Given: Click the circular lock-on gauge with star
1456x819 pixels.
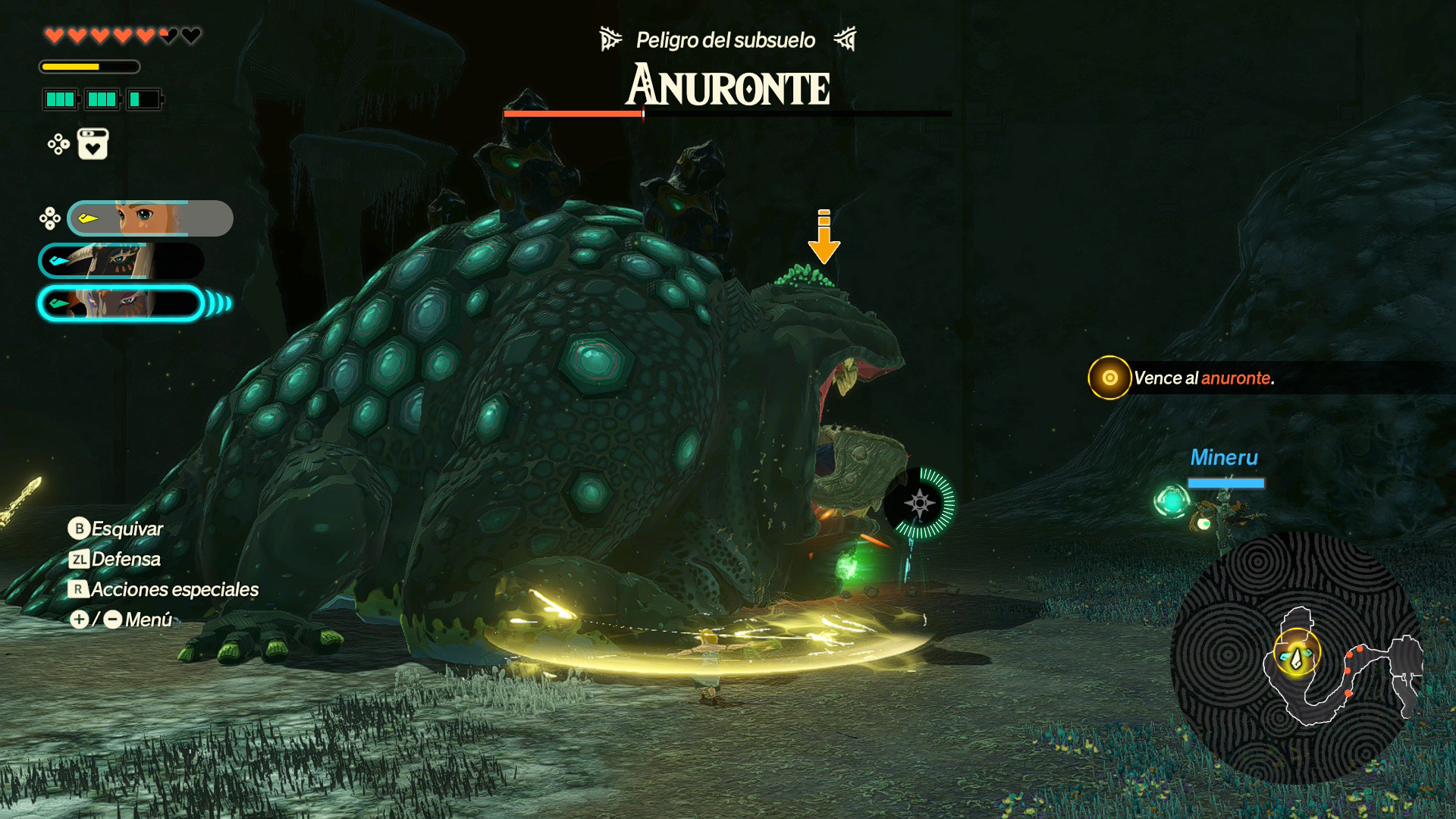Looking at the screenshot, I should pyautogui.click(x=920, y=503).
